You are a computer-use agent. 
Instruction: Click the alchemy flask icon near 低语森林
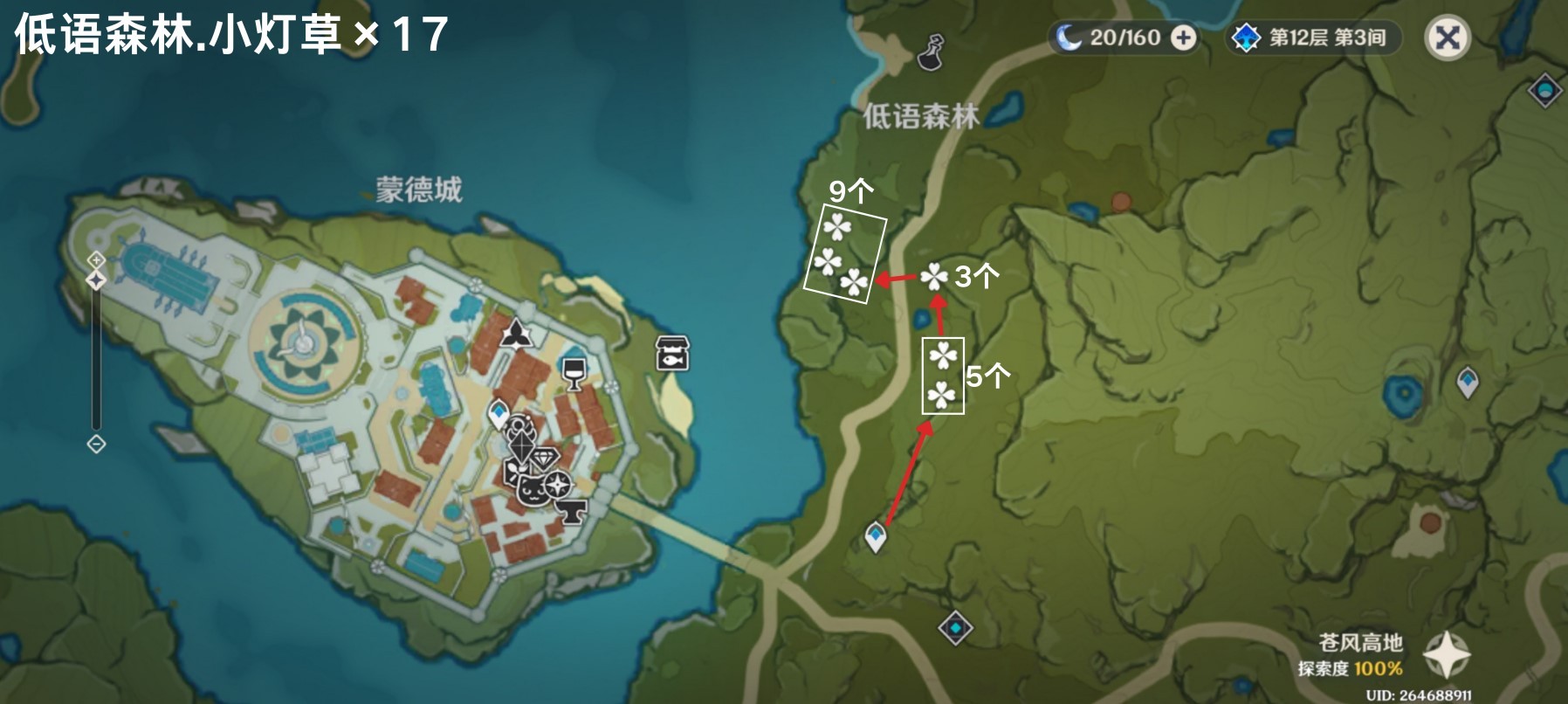[x=929, y=51]
